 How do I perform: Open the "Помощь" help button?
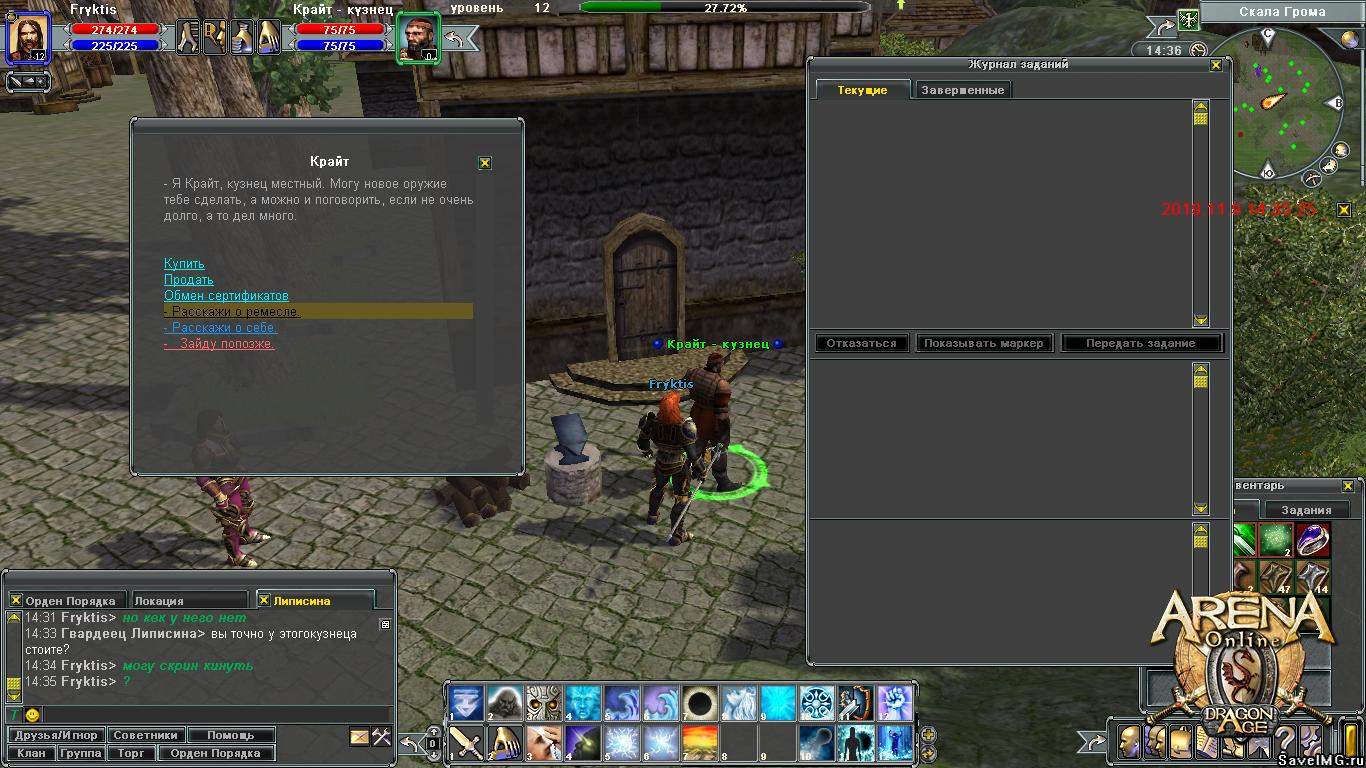pos(231,736)
